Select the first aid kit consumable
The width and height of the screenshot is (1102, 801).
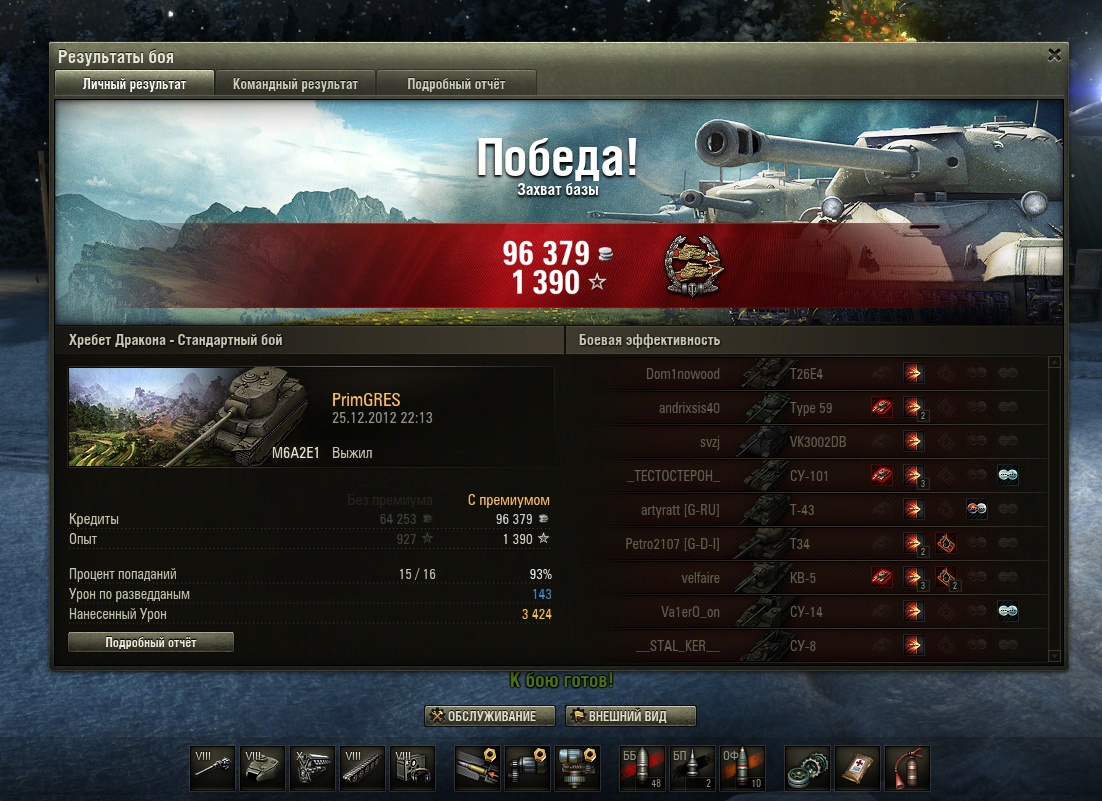point(857,768)
